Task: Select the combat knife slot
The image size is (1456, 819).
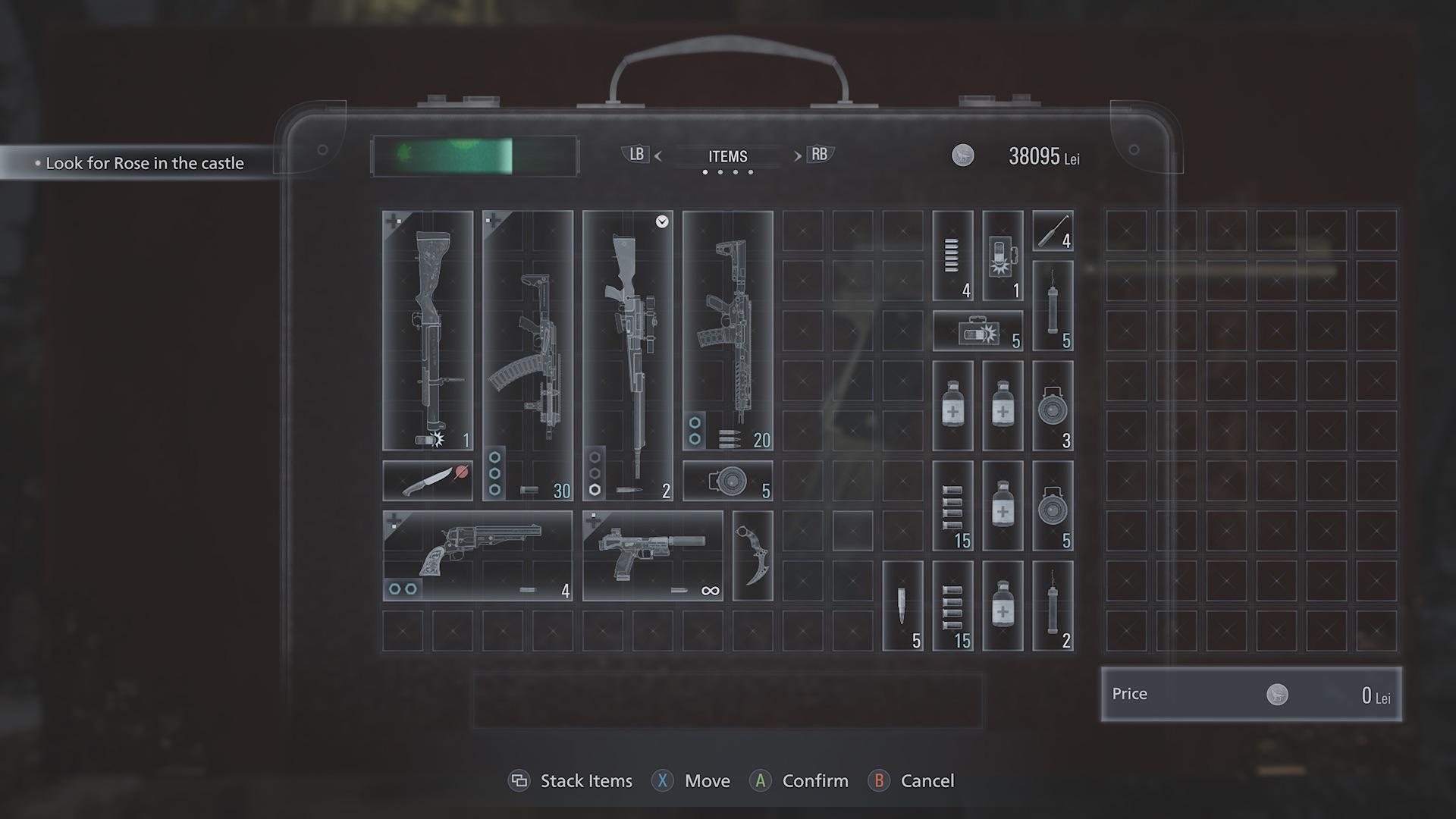Action: [x=428, y=481]
